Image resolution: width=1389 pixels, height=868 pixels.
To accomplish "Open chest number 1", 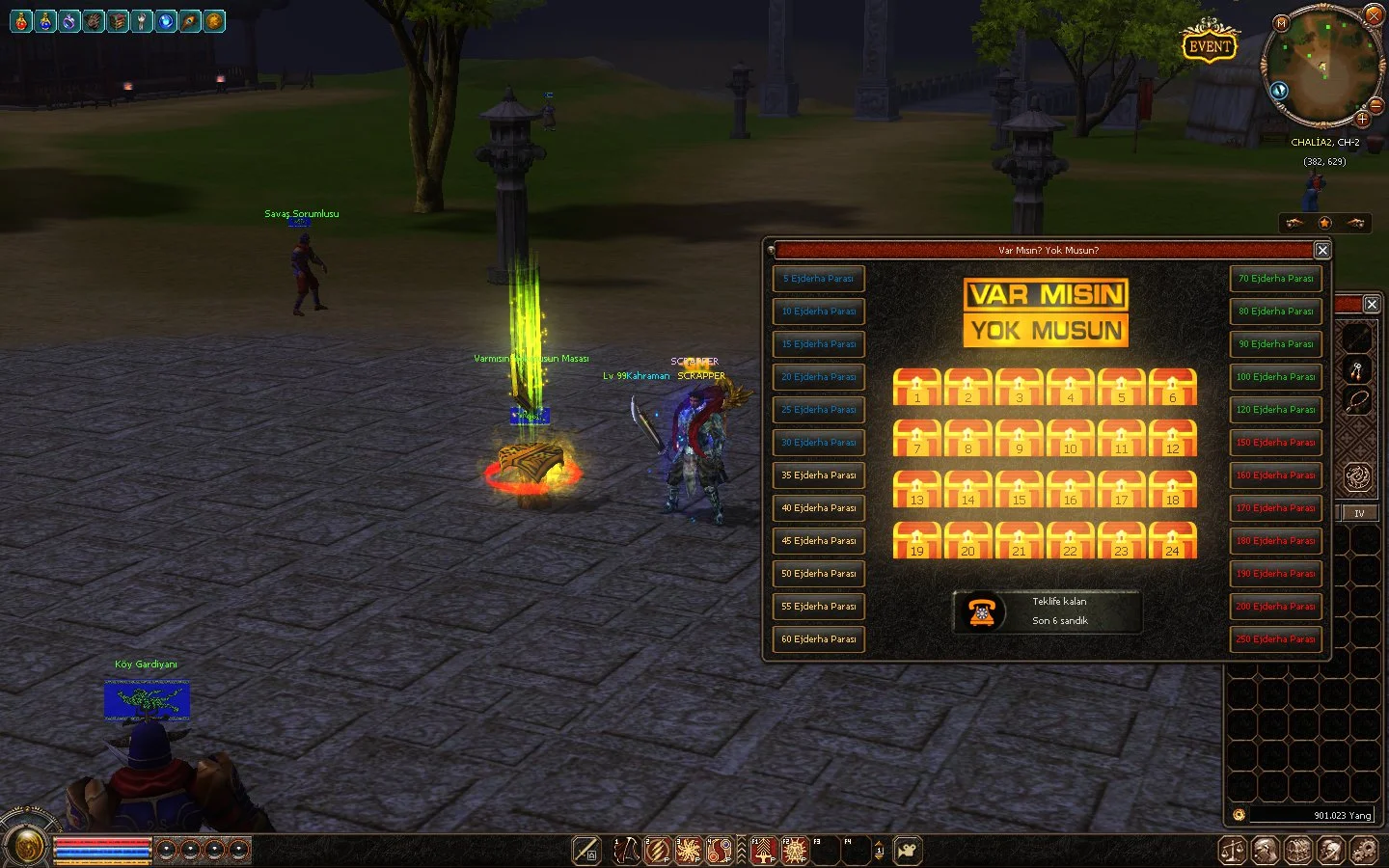I will tap(917, 387).
